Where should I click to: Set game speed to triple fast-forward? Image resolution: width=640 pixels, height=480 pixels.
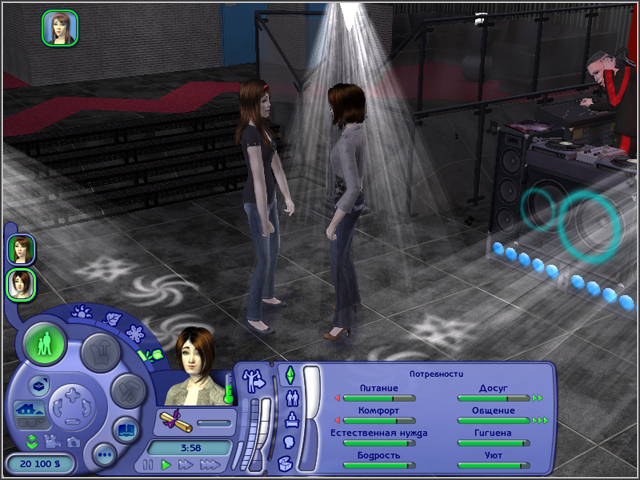point(211,465)
